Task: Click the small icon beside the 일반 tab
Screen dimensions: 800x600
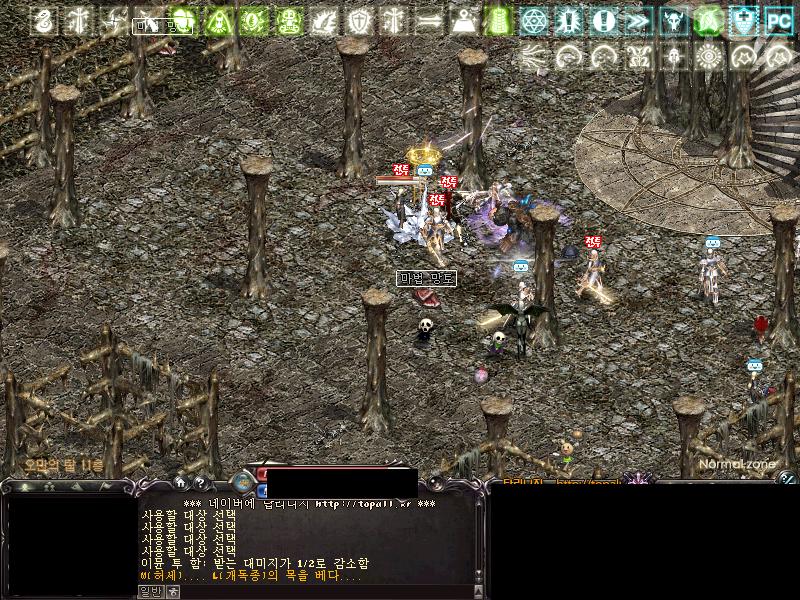Action: coord(173,591)
